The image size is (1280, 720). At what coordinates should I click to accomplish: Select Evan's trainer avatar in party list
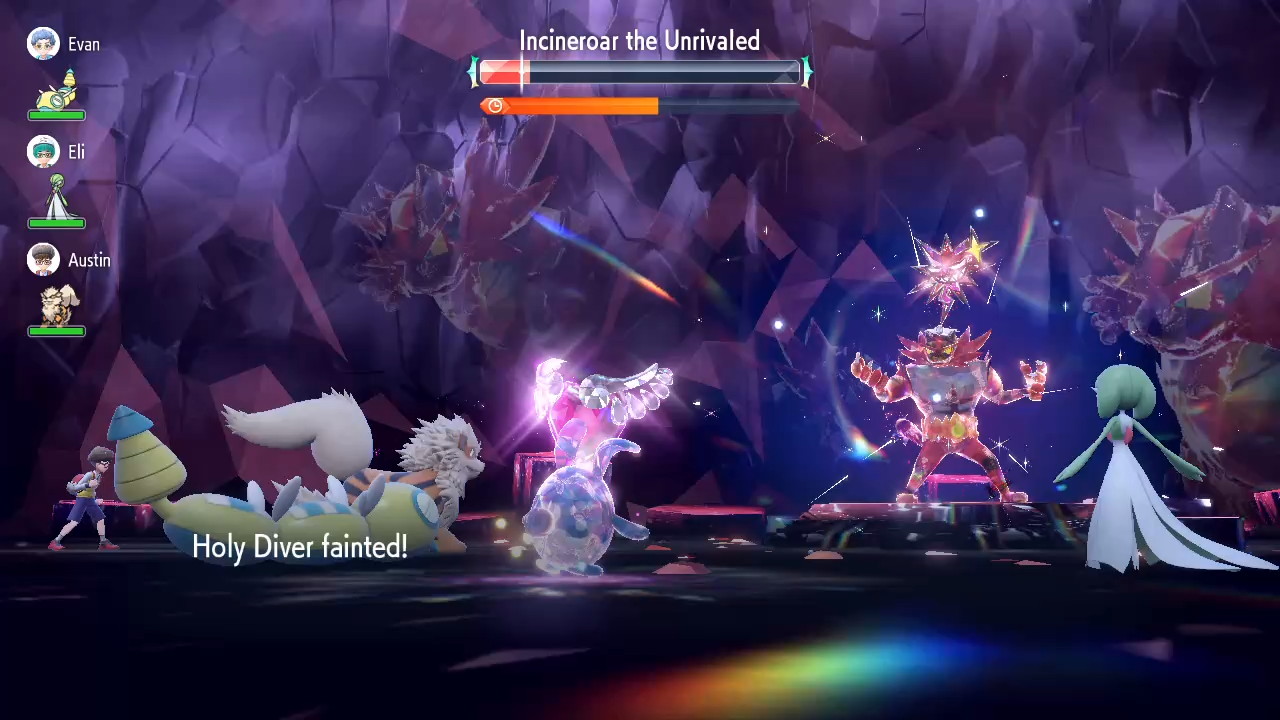43,44
